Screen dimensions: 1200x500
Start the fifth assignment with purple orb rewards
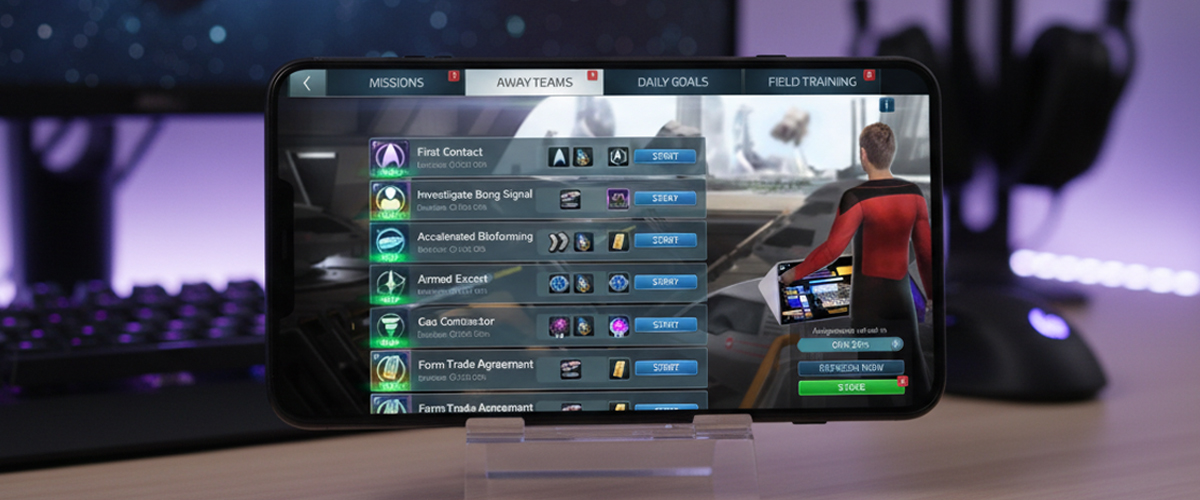click(664, 325)
